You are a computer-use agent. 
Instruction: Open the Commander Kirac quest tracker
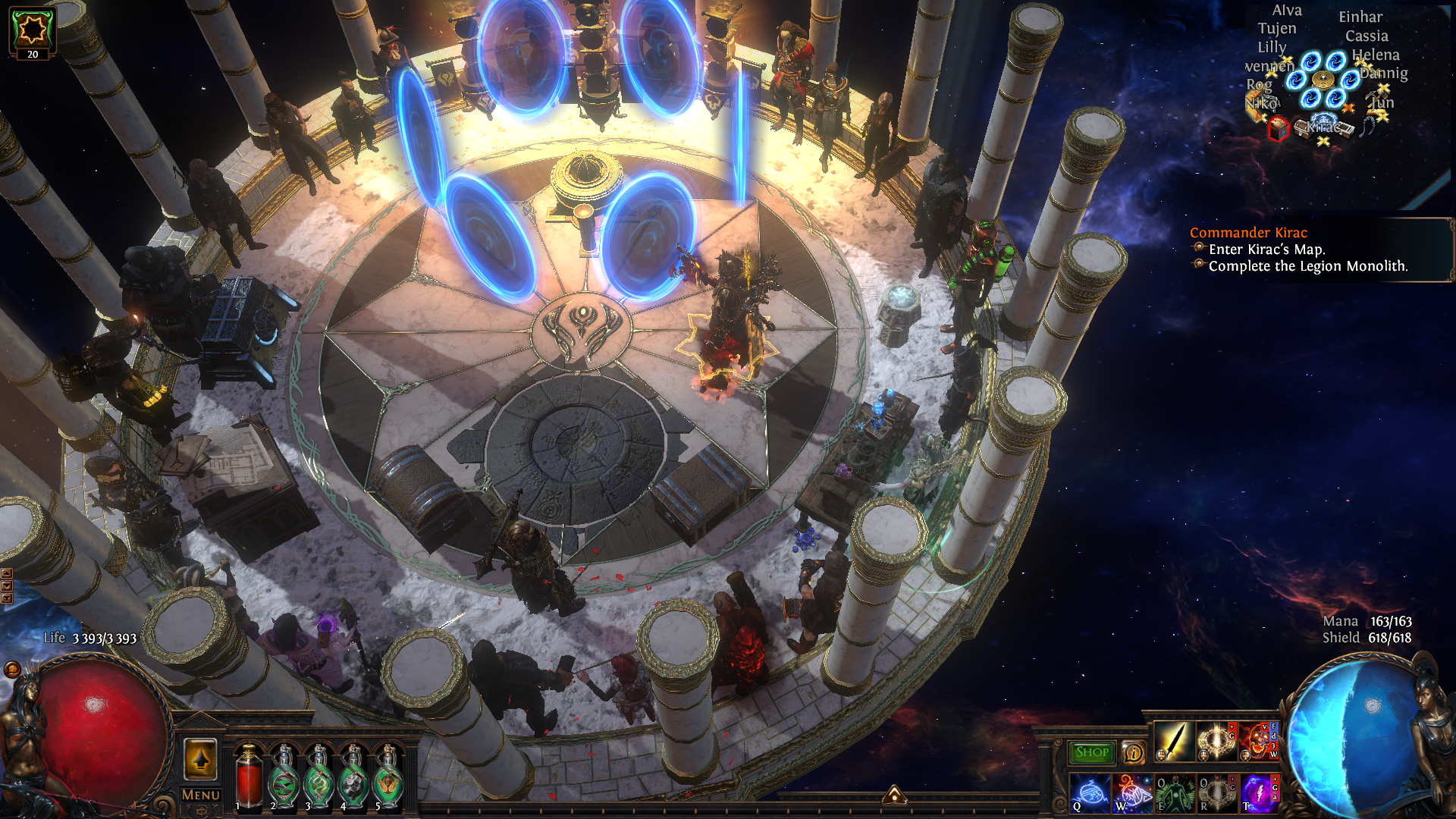pos(1248,233)
